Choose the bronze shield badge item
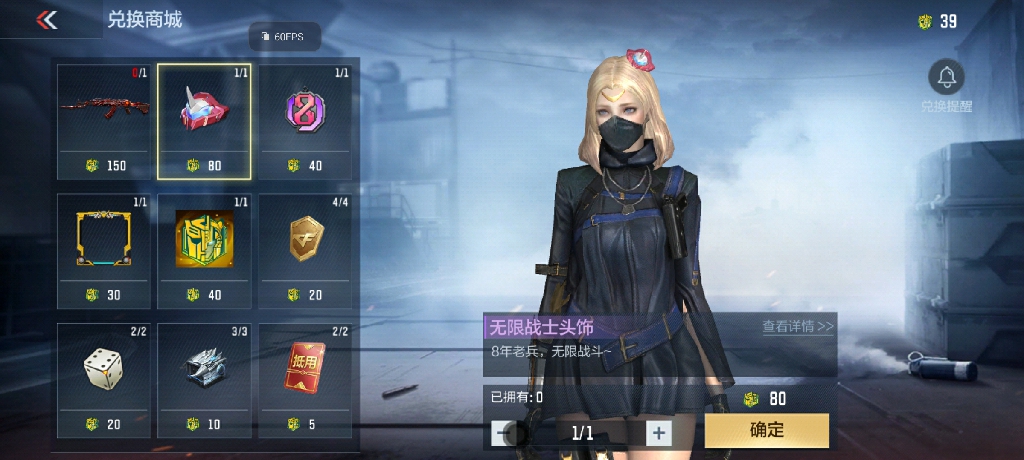Screen dimensions: 1024x460 click(x=305, y=240)
